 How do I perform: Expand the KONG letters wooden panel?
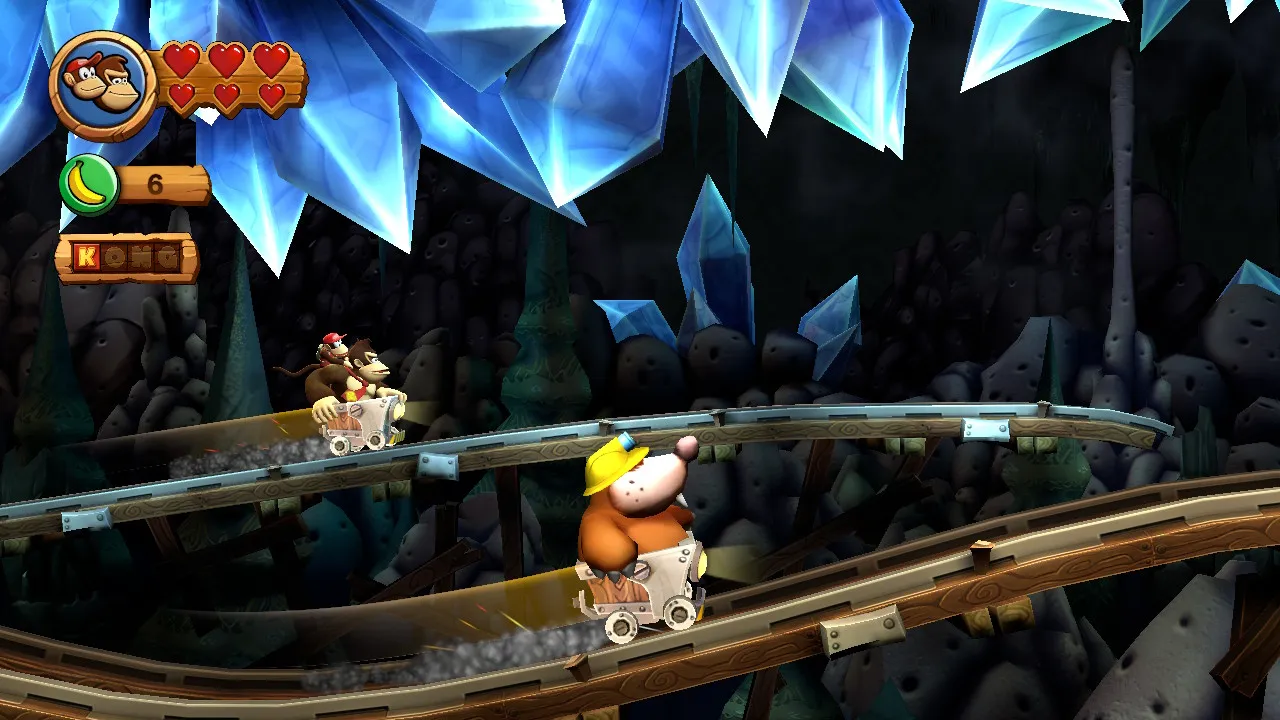[130, 255]
